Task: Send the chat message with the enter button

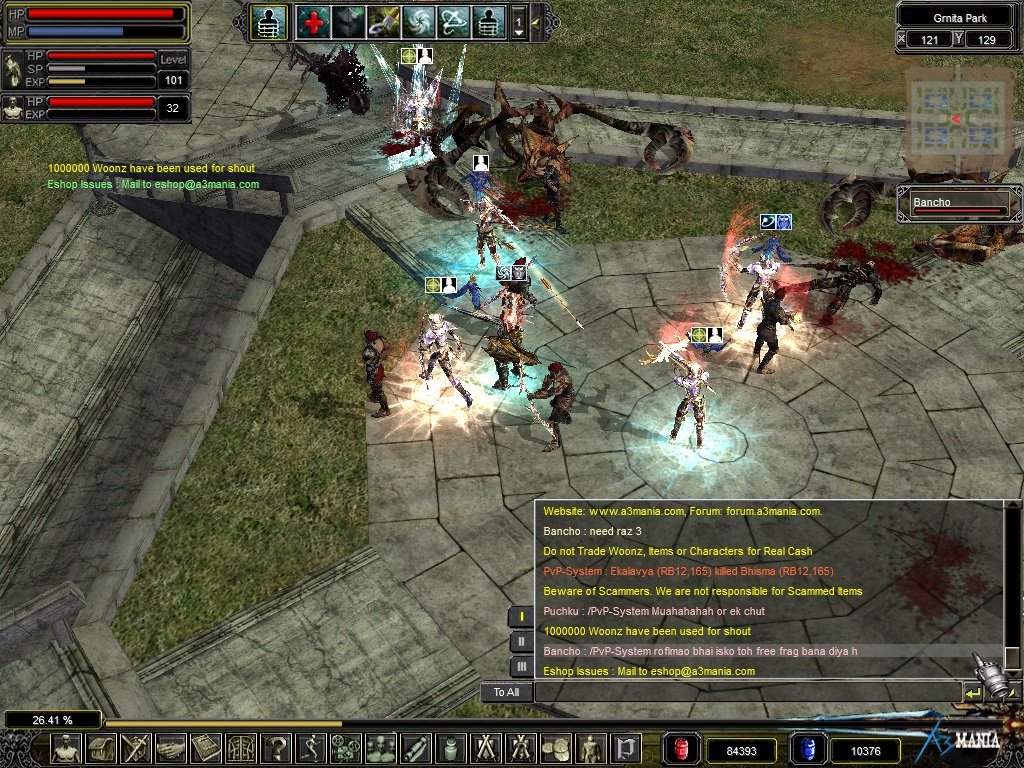Action: coord(972,692)
